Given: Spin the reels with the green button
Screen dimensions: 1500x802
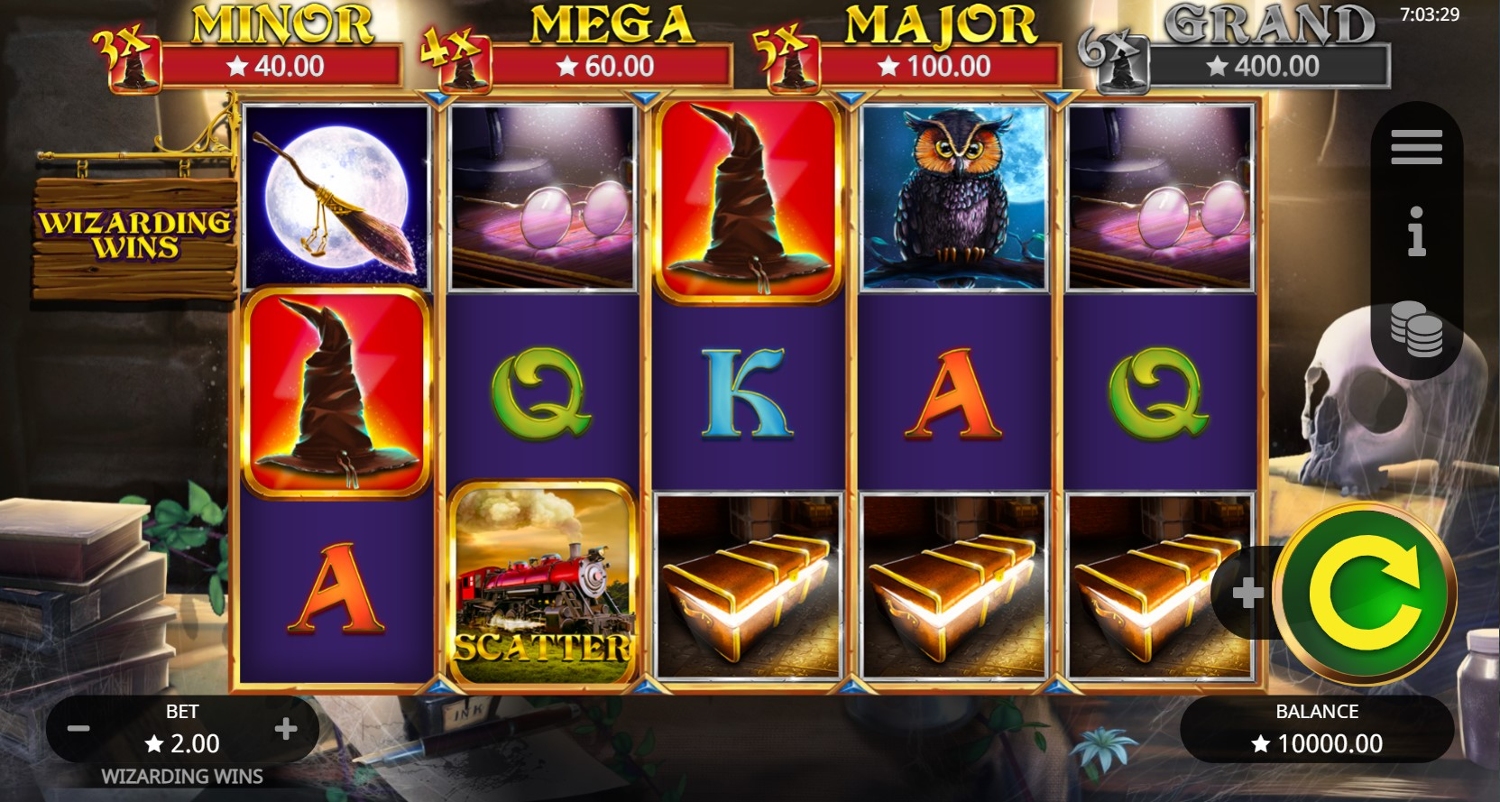Looking at the screenshot, I should pyautogui.click(x=1364, y=593).
